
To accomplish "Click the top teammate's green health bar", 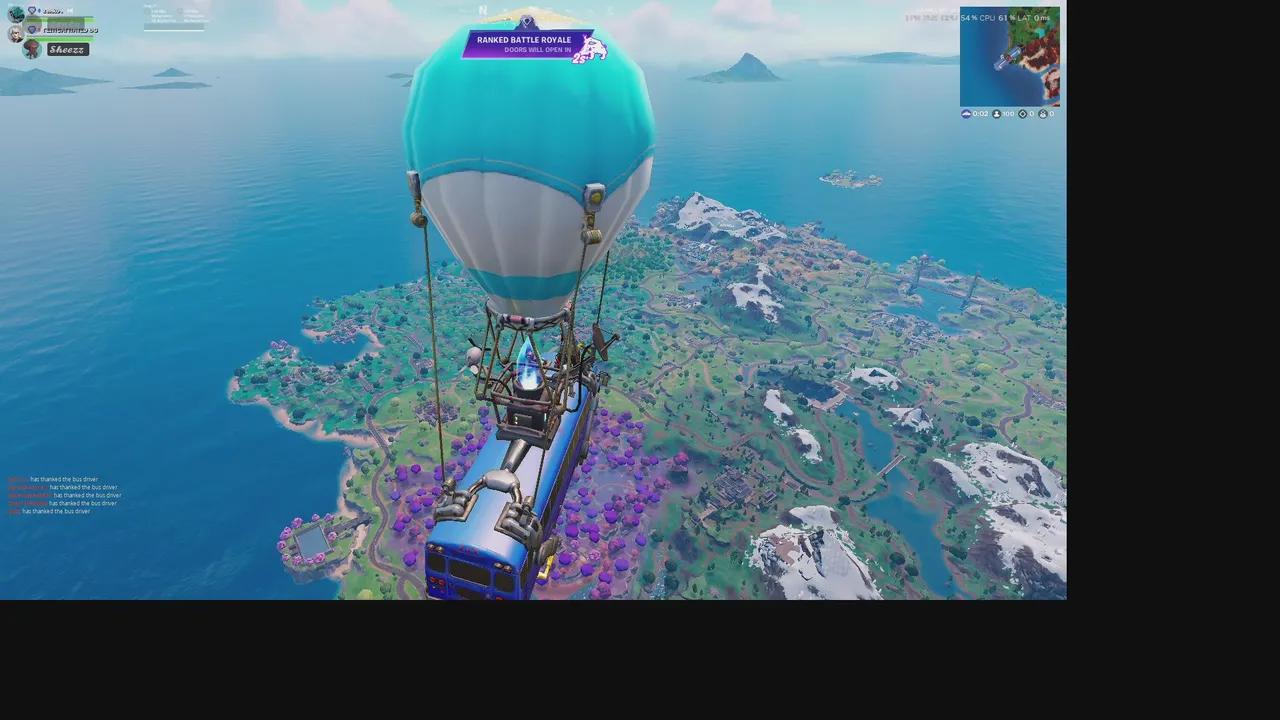I will 60,20.
